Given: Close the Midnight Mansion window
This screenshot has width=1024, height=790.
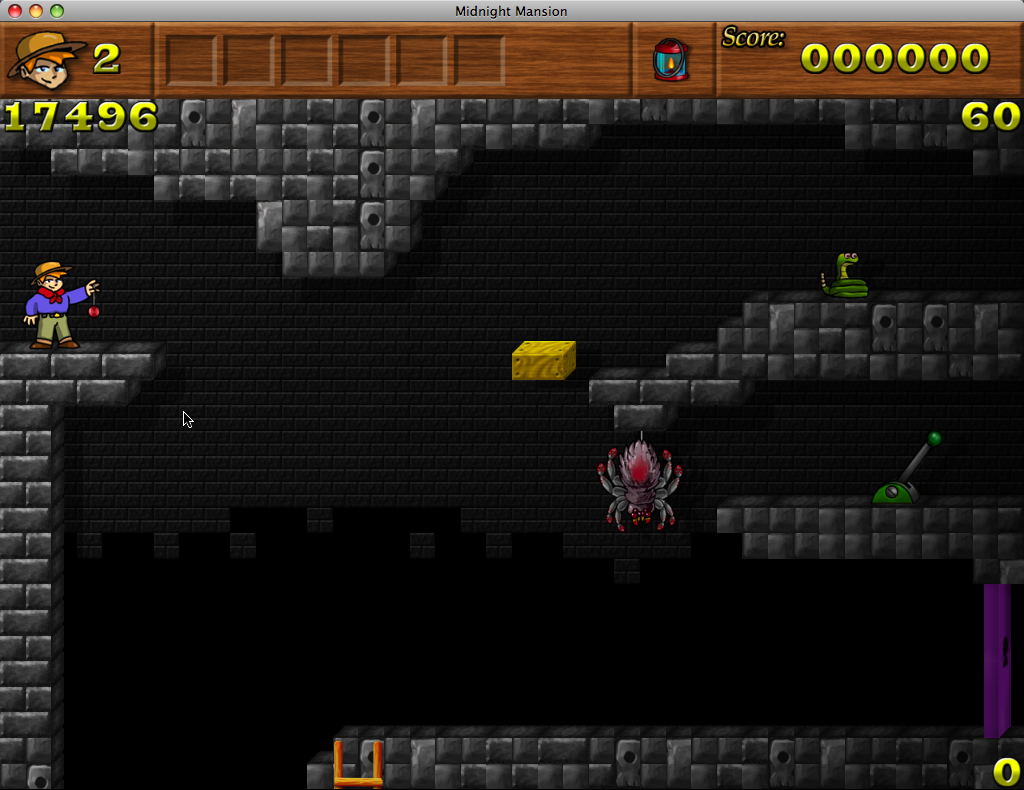Looking at the screenshot, I should pyautogui.click(x=15, y=11).
